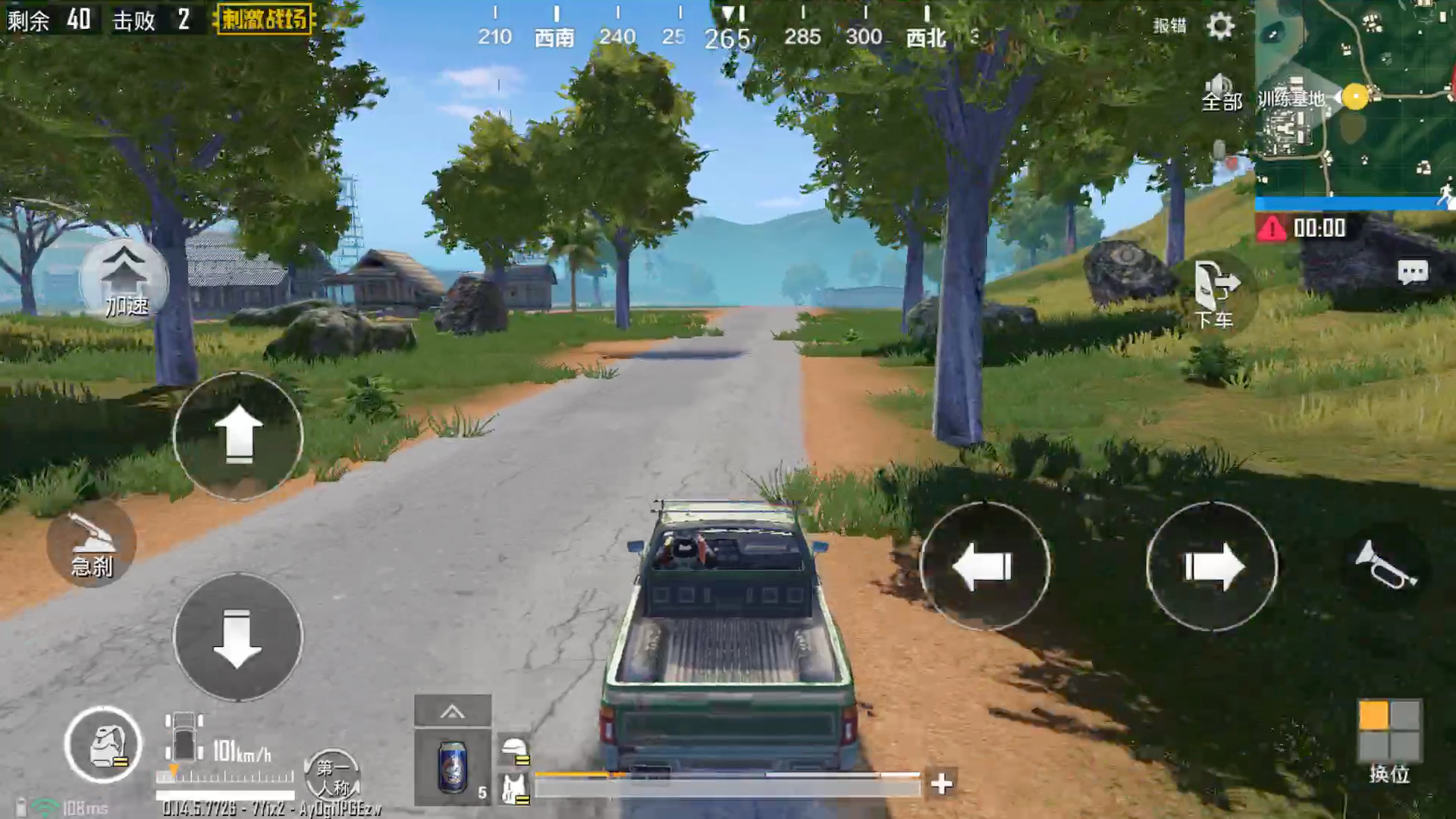The image size is (1456, 819).
Task: Steer left with the left arrow
Action: point(984,566)
